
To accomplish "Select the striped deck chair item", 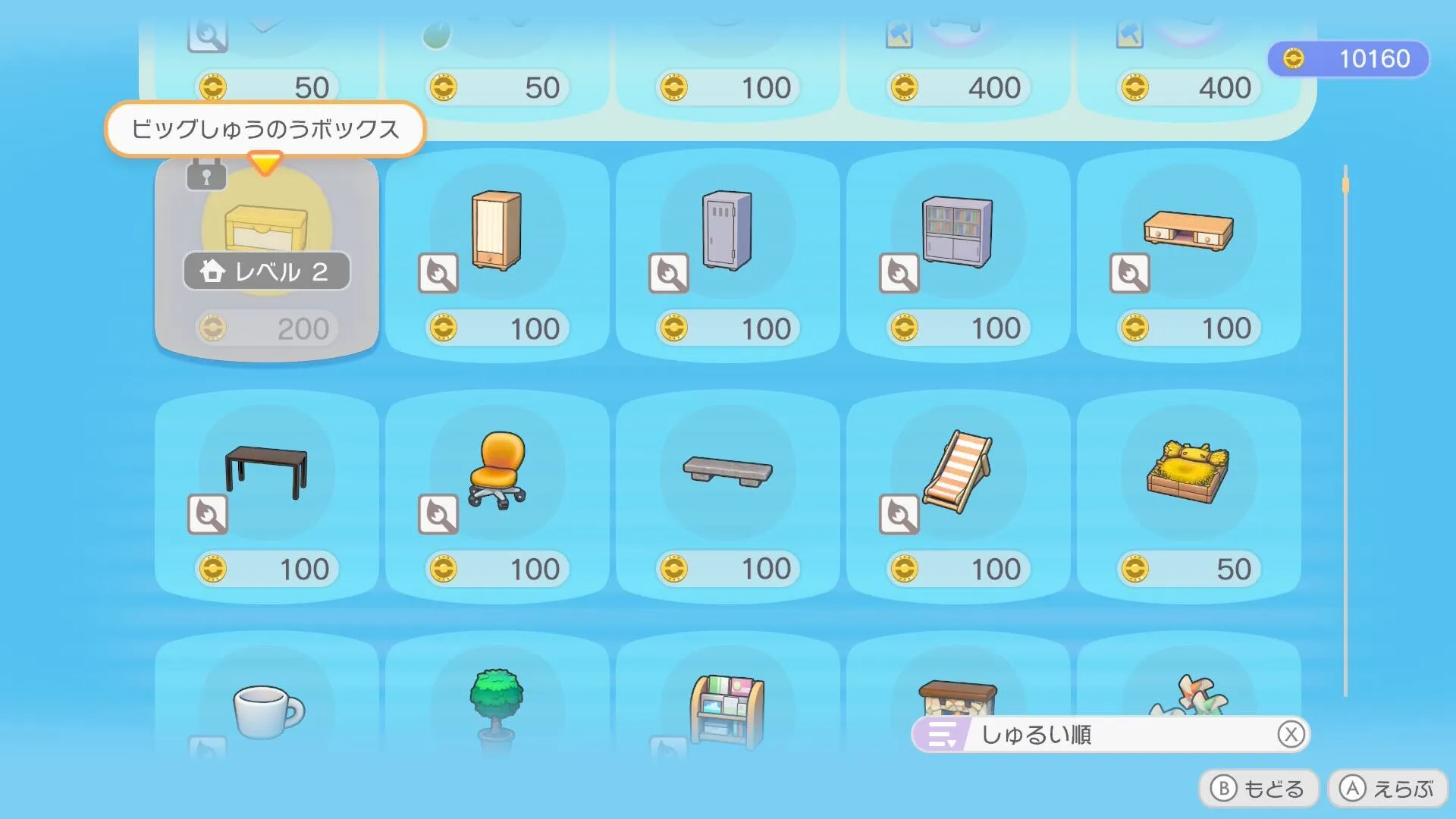I will coord(959,470).
